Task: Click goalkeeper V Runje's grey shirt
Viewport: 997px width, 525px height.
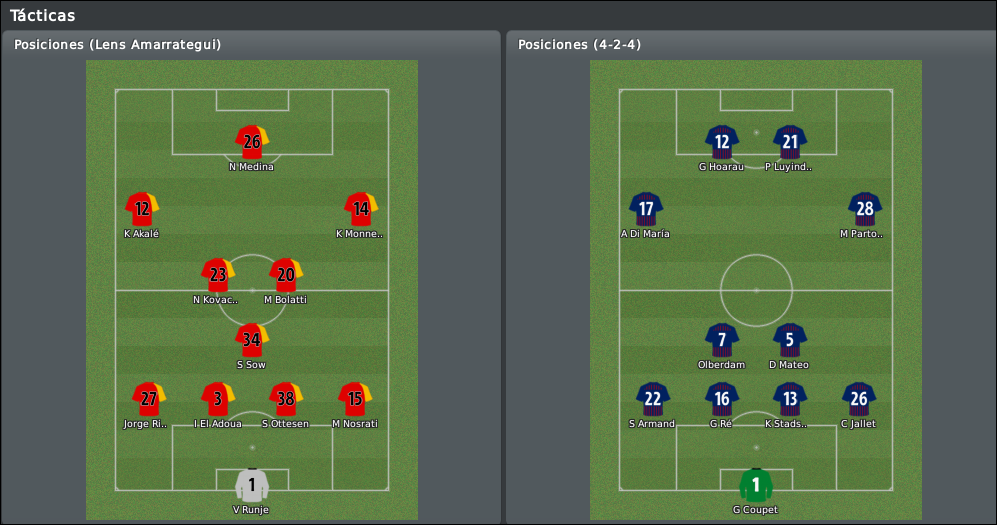Action: 252,485
